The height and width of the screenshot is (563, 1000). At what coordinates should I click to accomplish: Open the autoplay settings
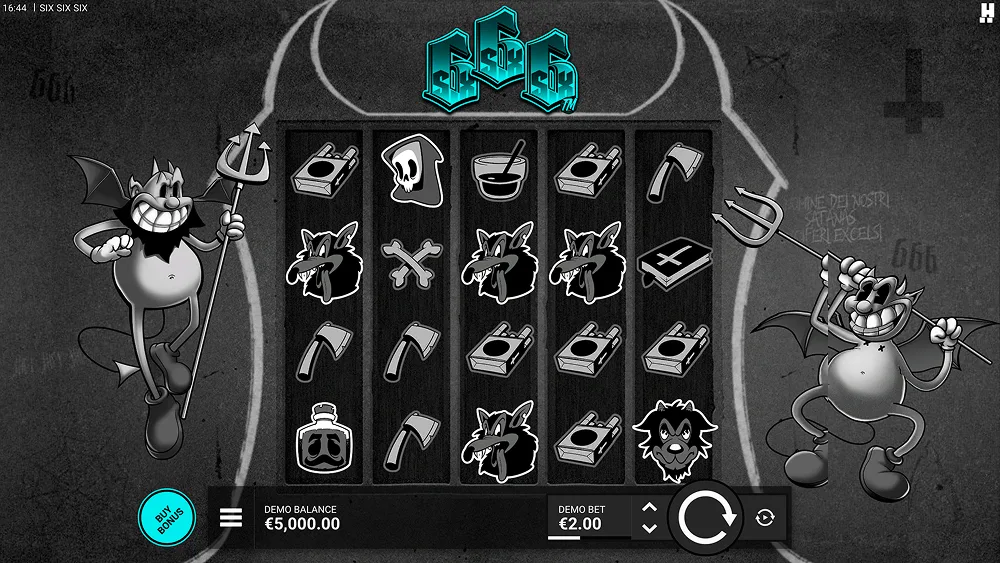click(766, 517)
